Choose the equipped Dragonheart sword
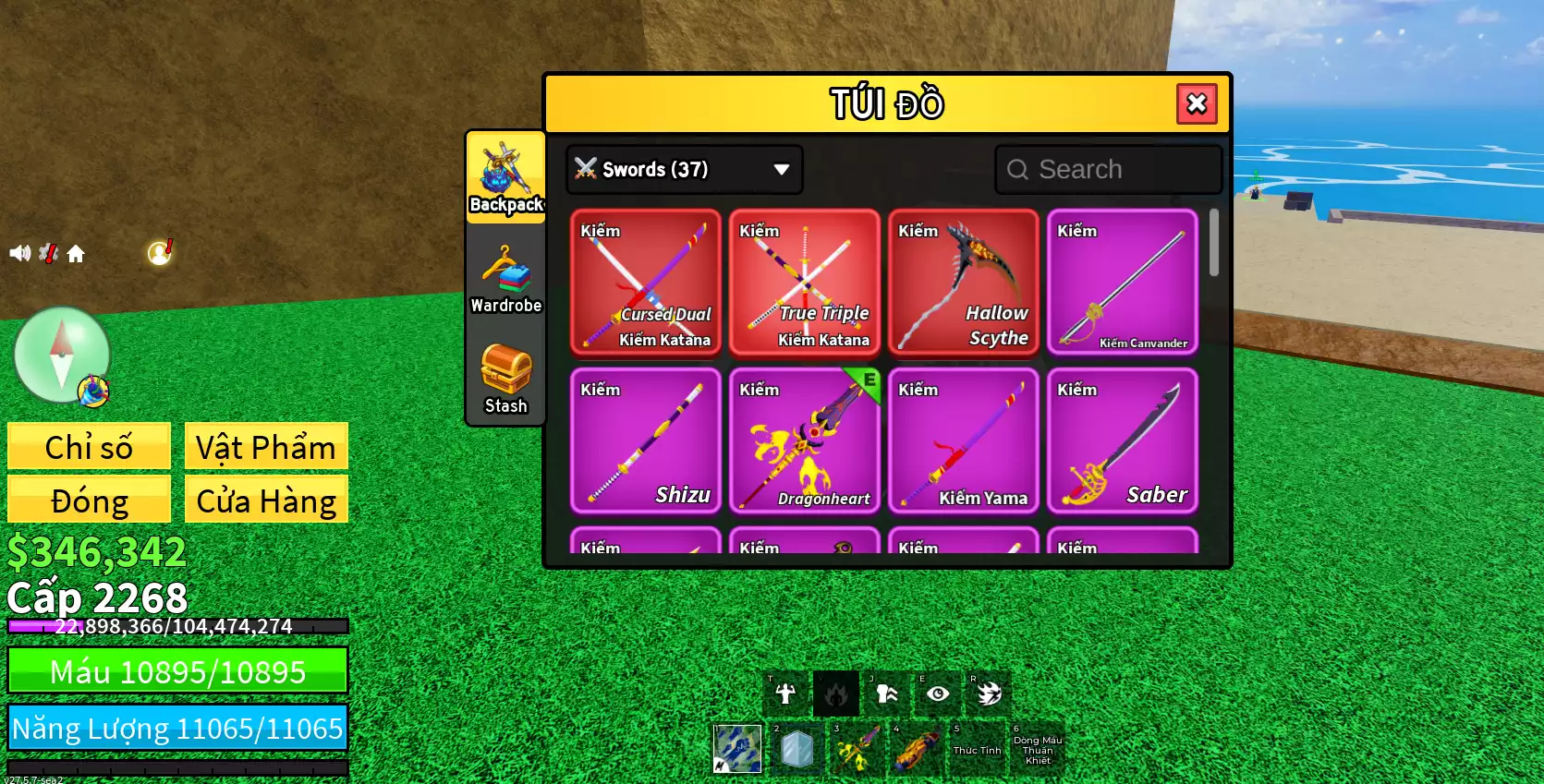Image resolution: width=1544 pixels, height=784 pixels. click(805, 441)
